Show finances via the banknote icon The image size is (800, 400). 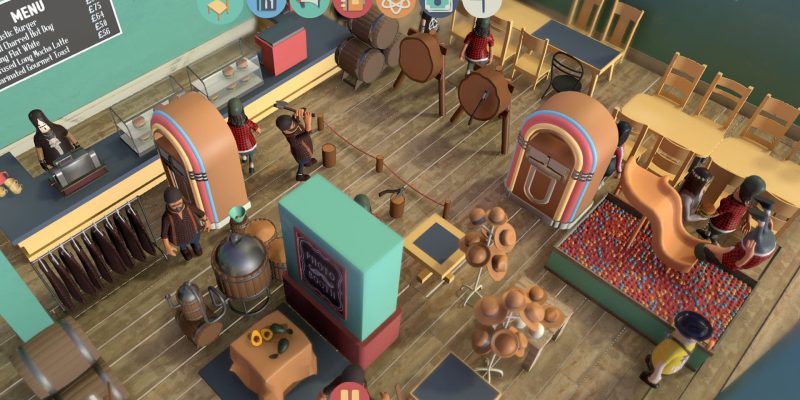440,5
